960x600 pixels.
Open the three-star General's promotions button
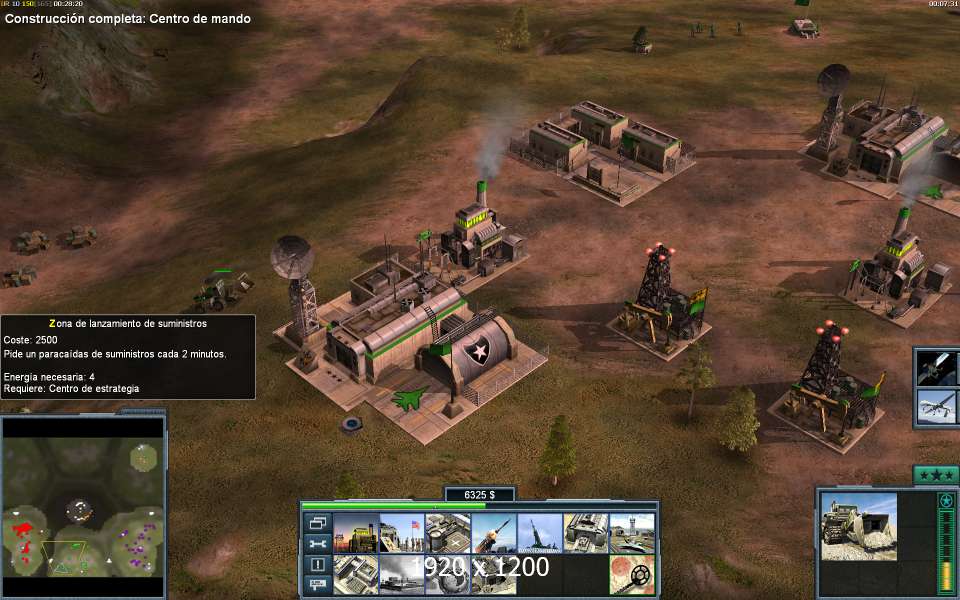936,475
